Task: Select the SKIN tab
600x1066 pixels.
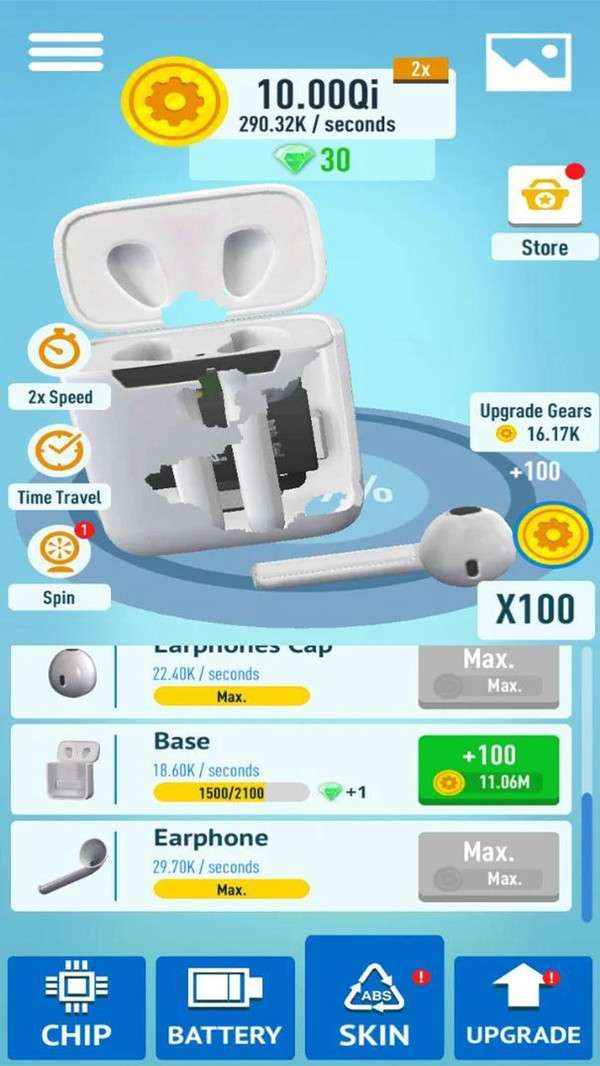Action: [x=374, y=1008]
